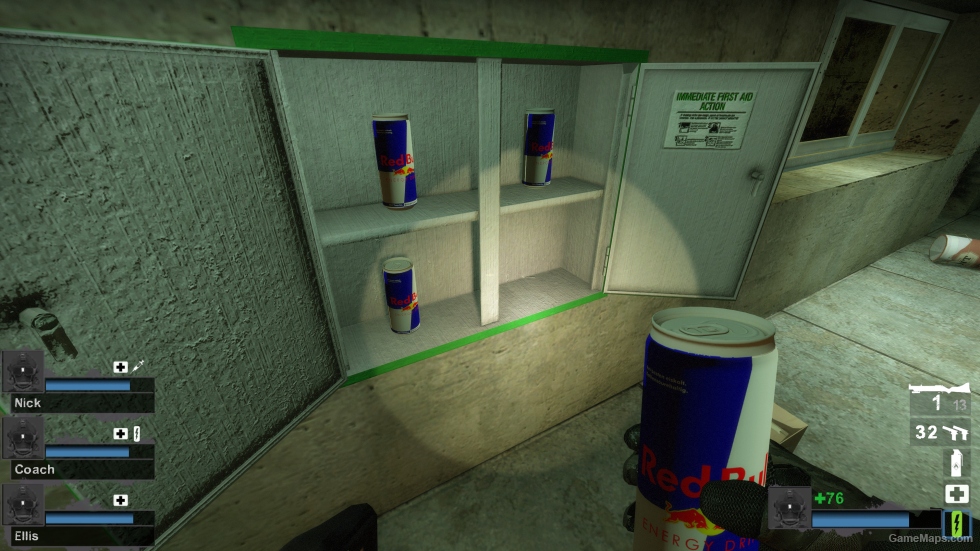Select the molotov throwable slot
This screenshot has height=551, width=980.
(x=955, y=463)
